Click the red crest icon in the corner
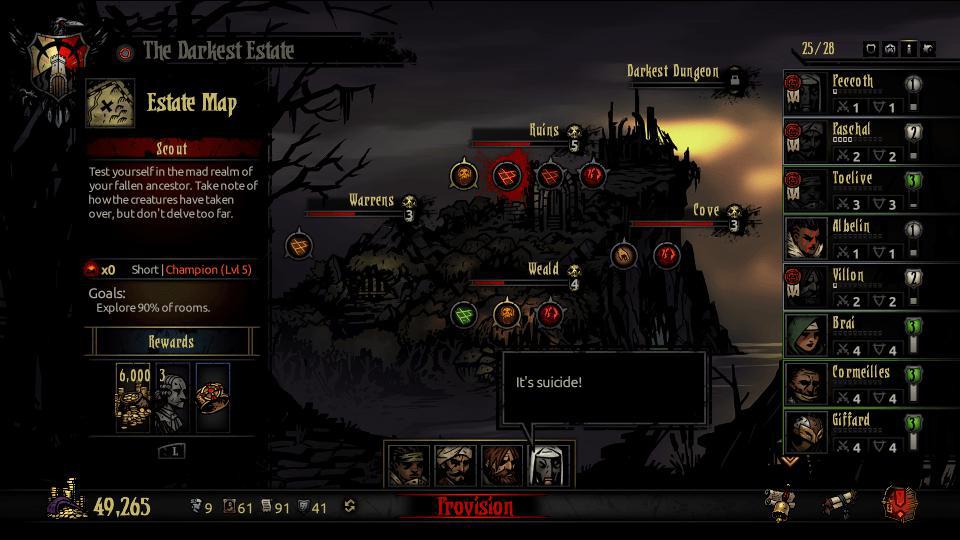Viewport: 960px width, 540px height. (899, 504)
